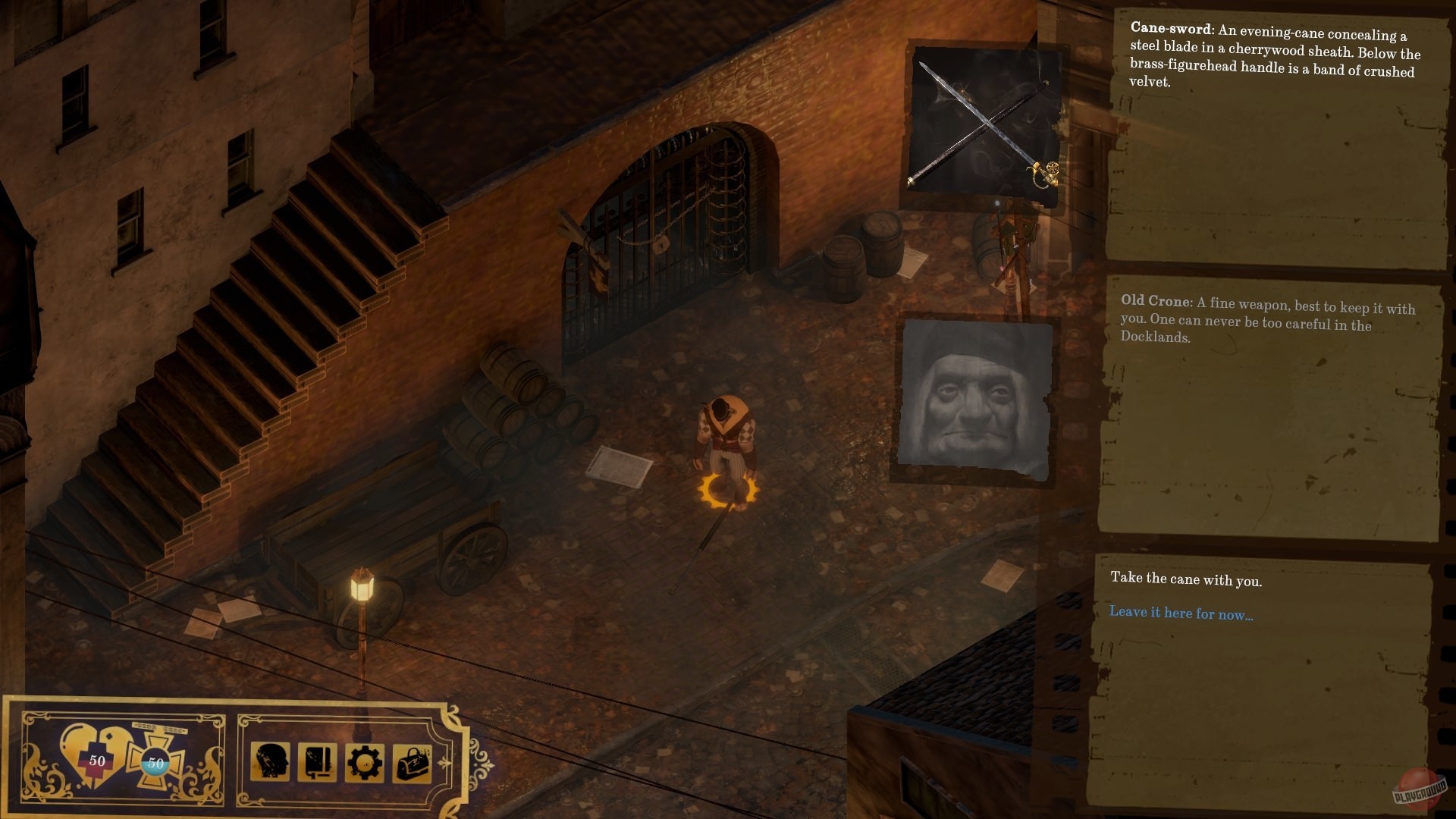Choose 'Leave it here for now...' dialogue option
The width and height of the screenshot is (1456, 819).
coord(1181,613)
